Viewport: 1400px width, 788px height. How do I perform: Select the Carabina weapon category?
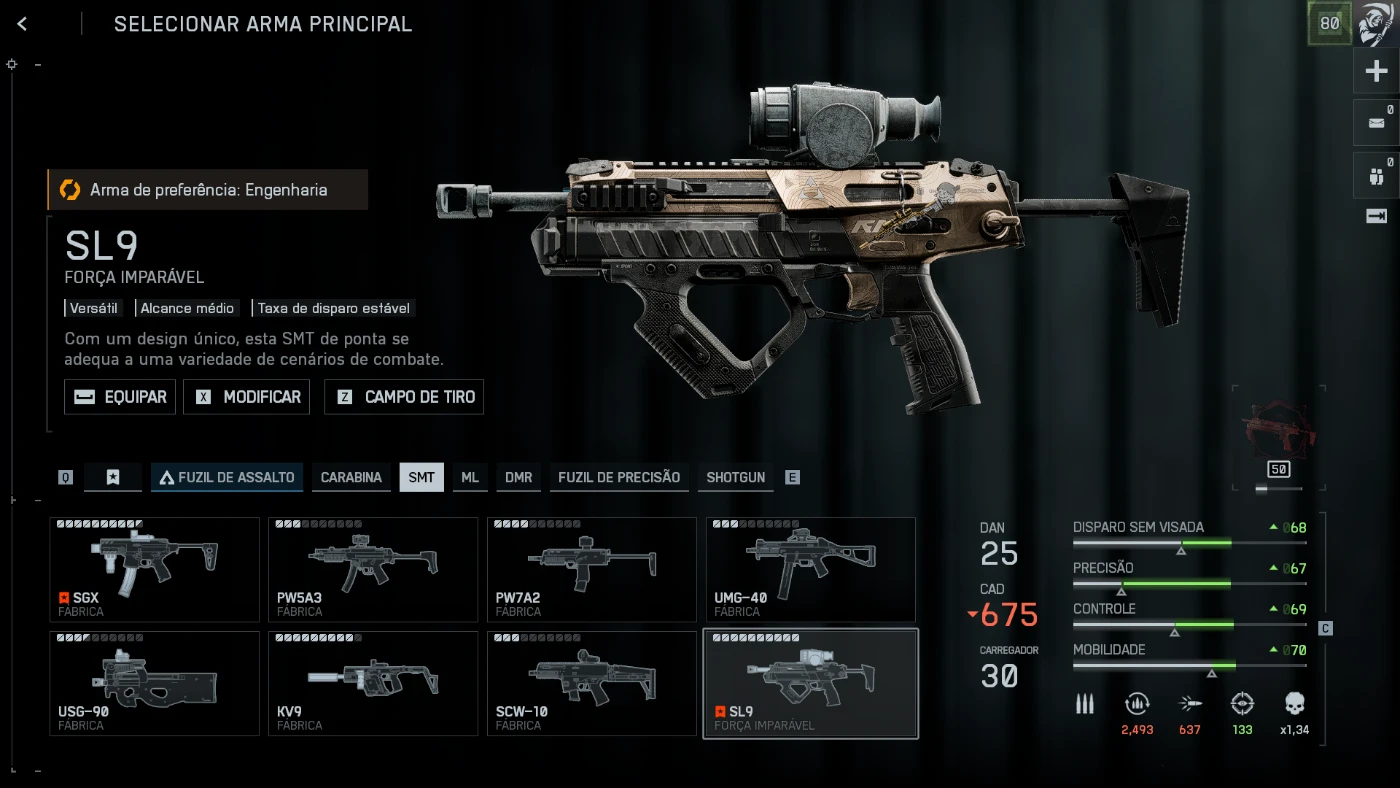point(351,477)
